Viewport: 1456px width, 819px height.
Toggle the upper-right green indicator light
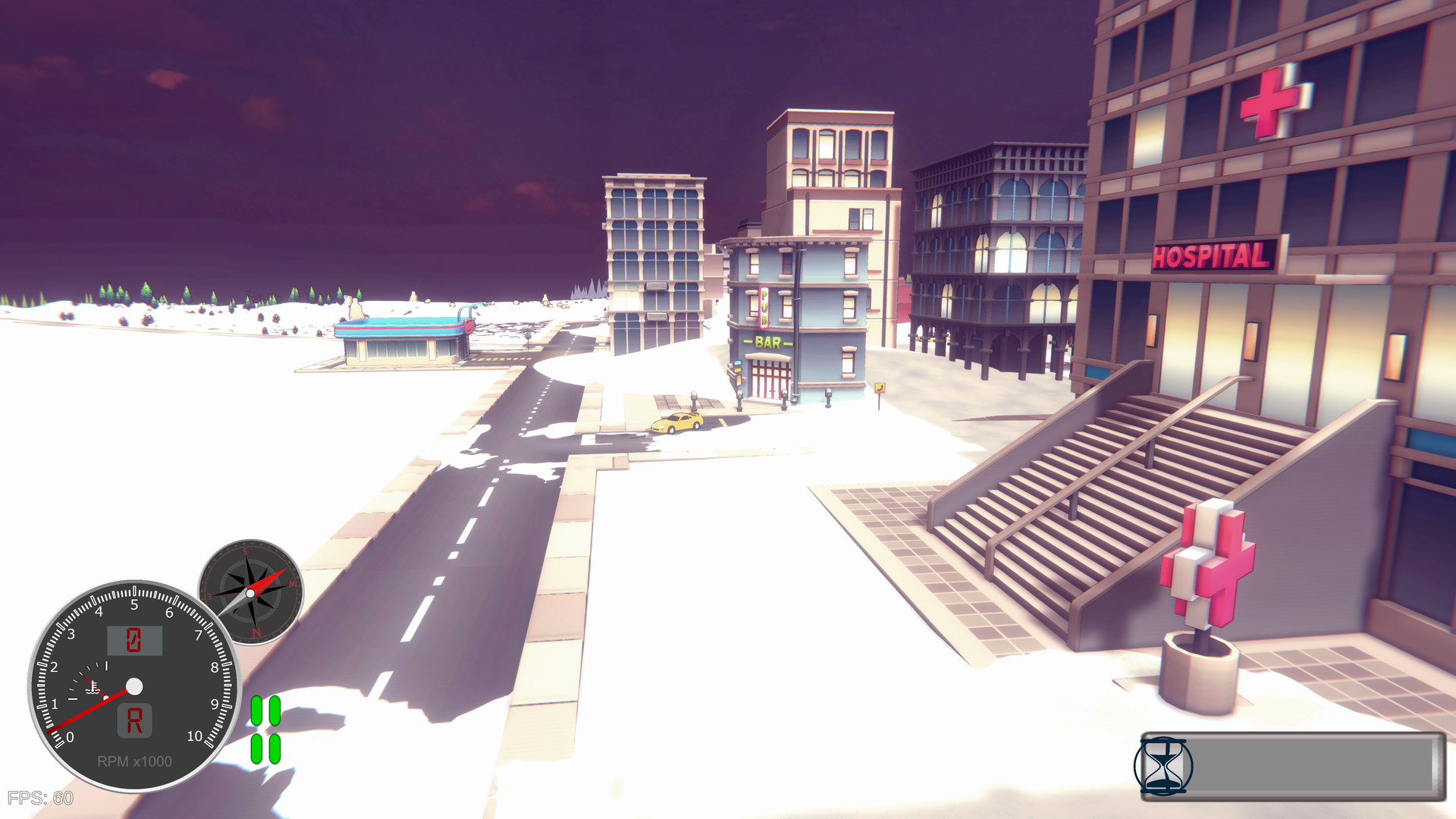(x=275, y=710)
